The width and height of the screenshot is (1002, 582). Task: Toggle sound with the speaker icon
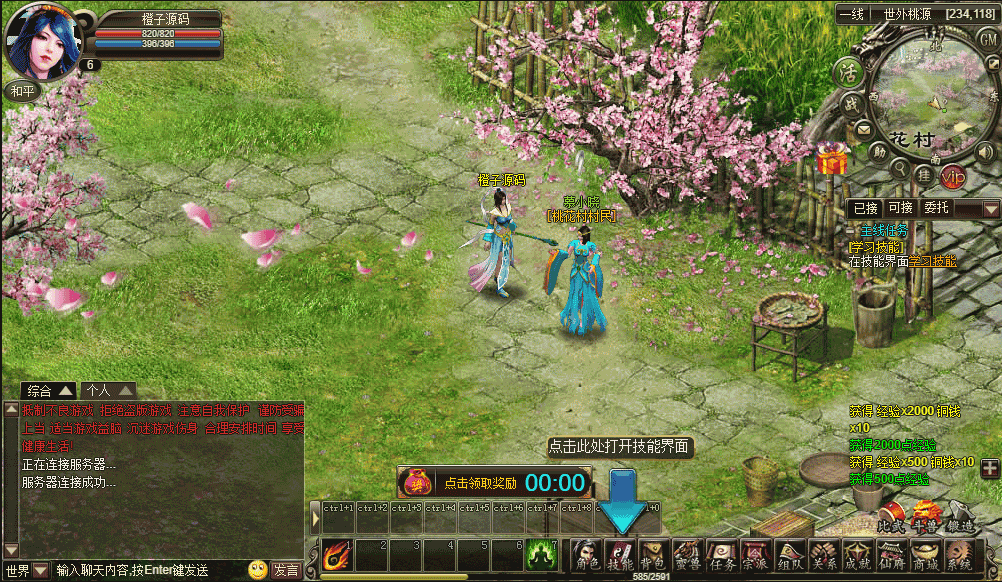pyautogui.click(x=986, y=151)
